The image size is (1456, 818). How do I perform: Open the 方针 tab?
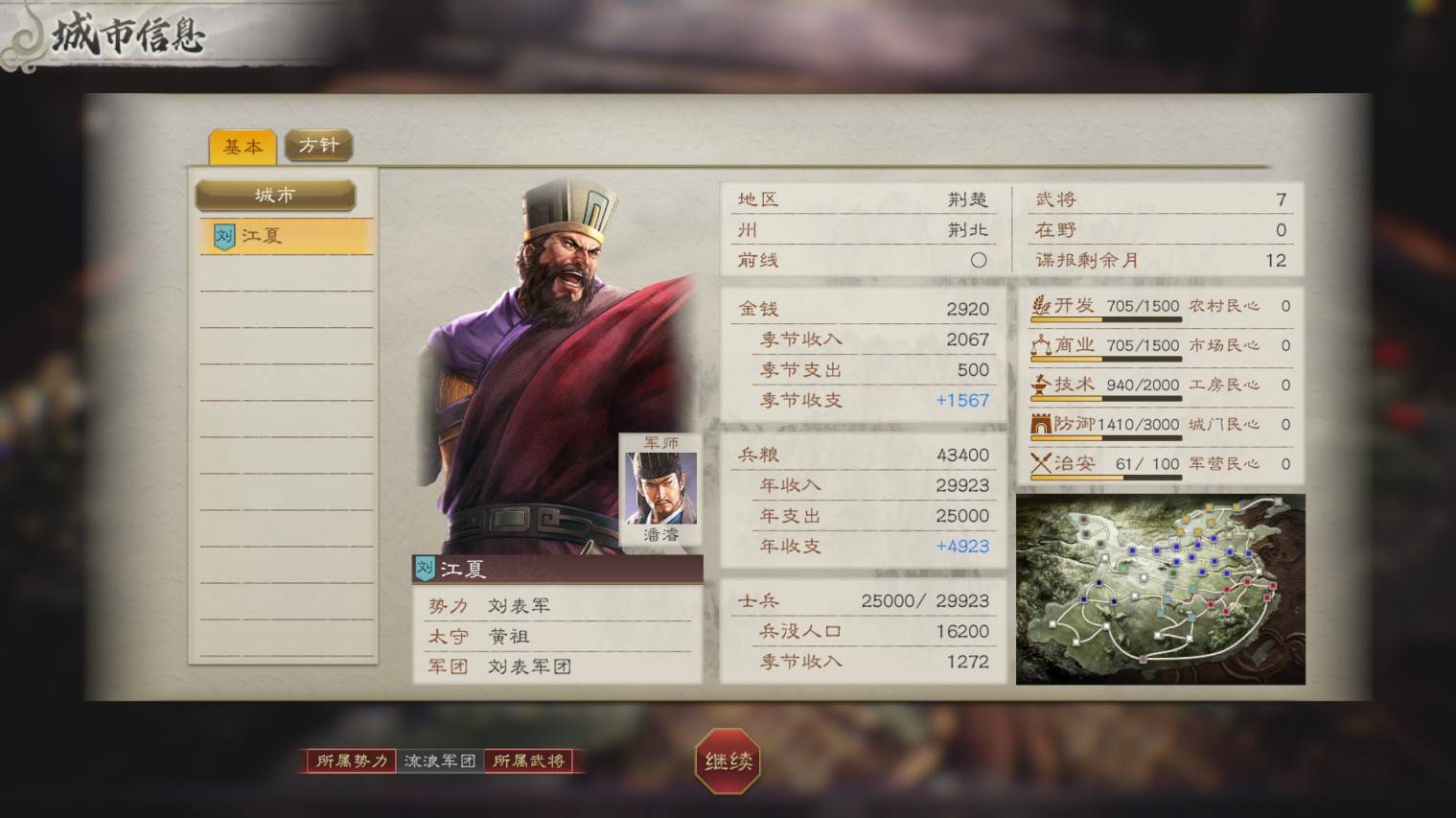coord(318,146)
